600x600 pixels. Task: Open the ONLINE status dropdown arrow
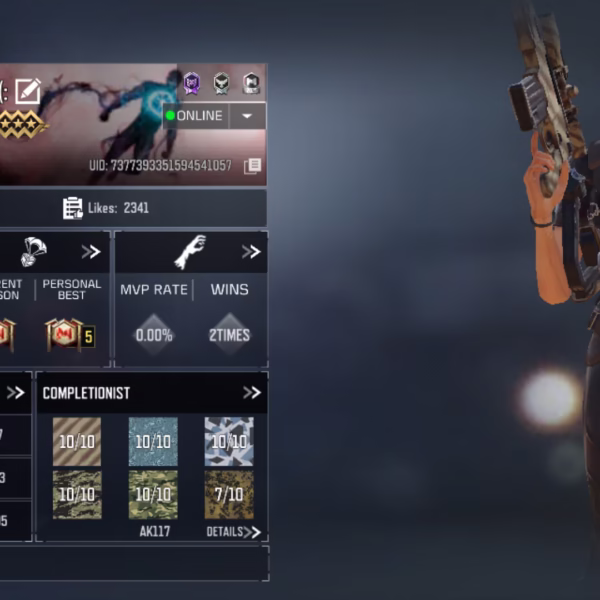247,116
